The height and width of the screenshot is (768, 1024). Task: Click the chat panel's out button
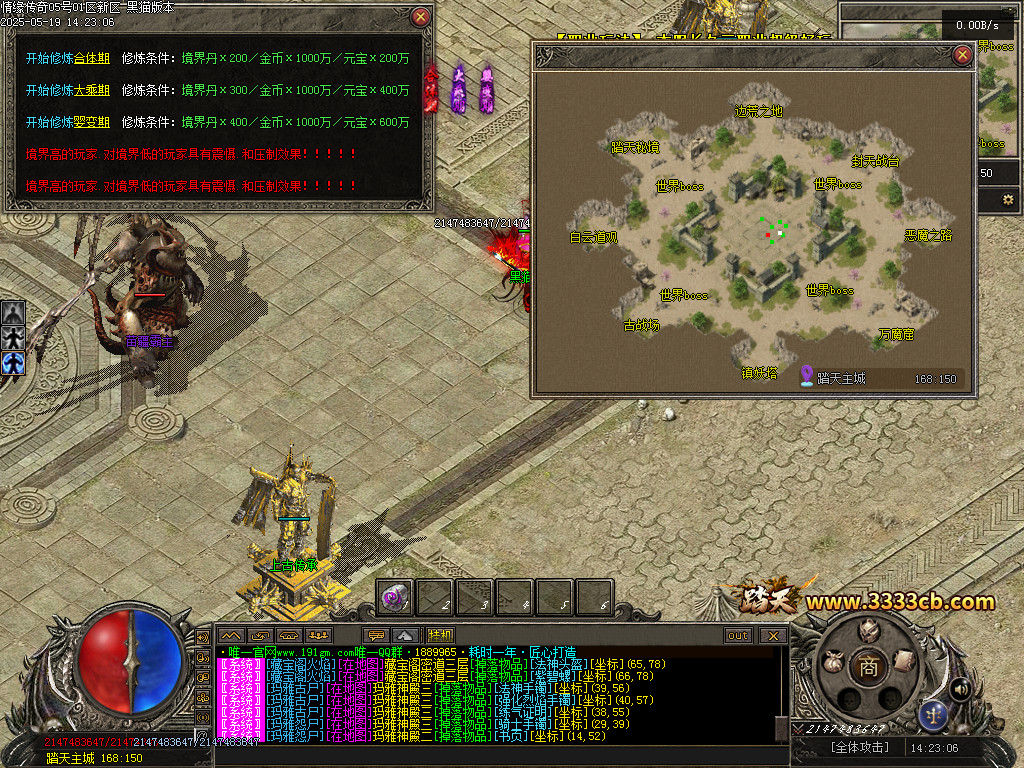[738, 635]
